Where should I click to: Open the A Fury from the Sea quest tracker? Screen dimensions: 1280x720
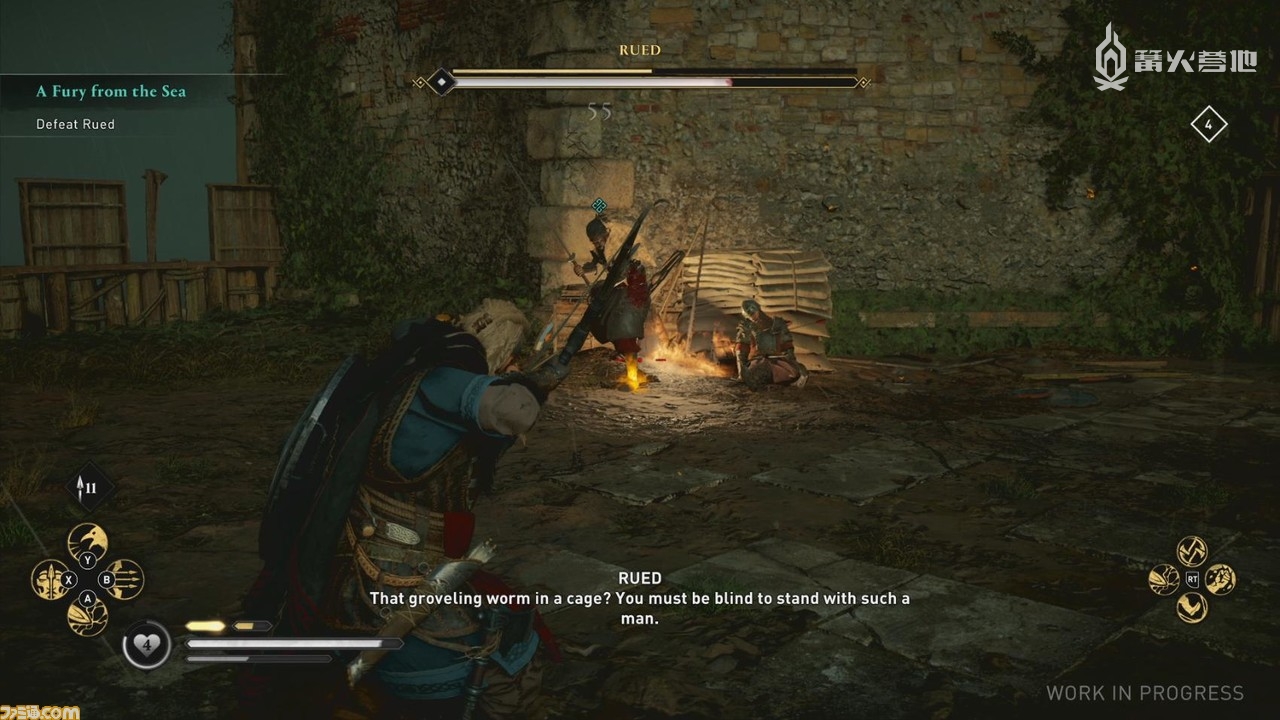pyautogui.click(x=111, y=91)
